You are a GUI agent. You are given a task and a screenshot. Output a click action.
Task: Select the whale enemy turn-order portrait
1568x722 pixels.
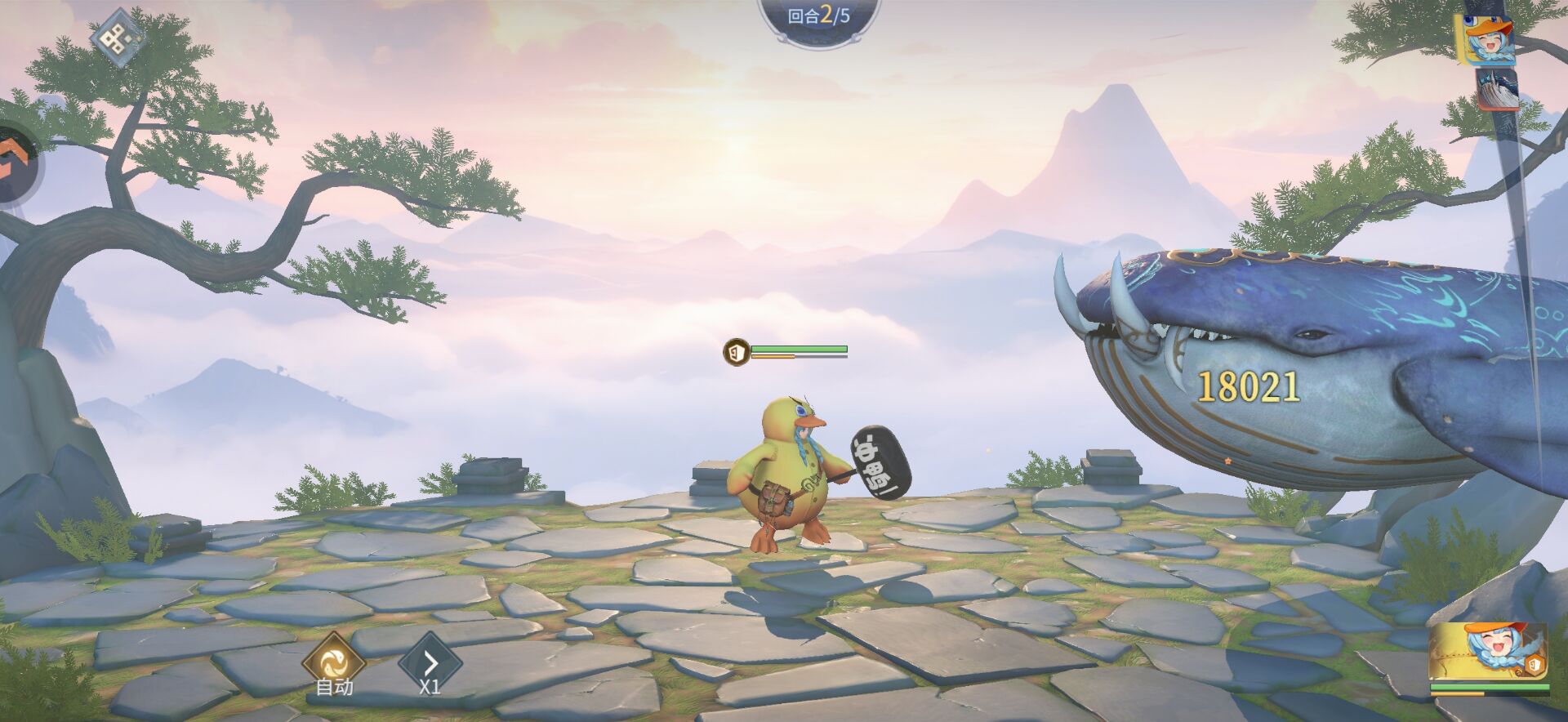coord(1497,89)
